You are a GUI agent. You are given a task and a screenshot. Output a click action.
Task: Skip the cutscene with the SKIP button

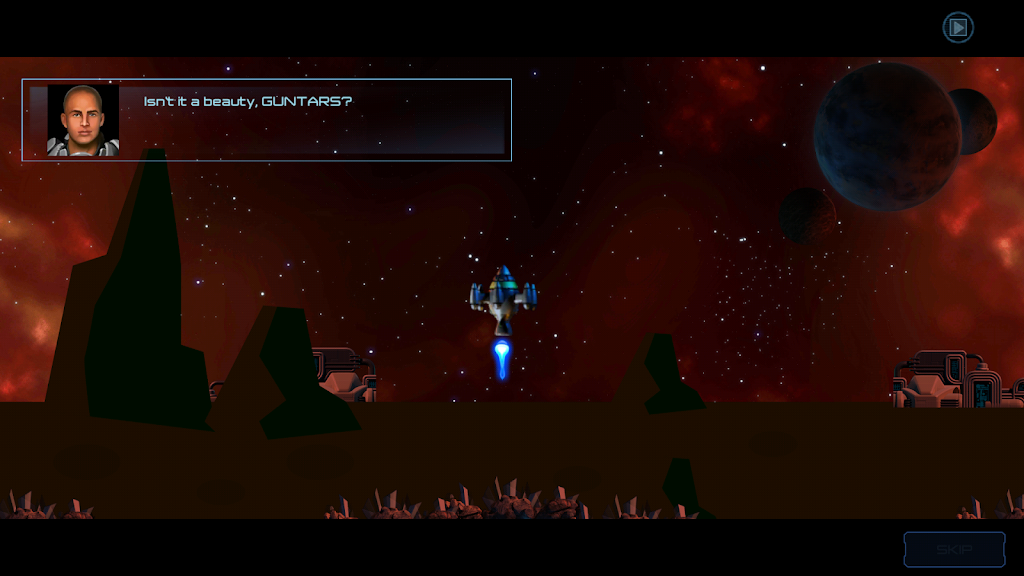[x=954, y=549]
